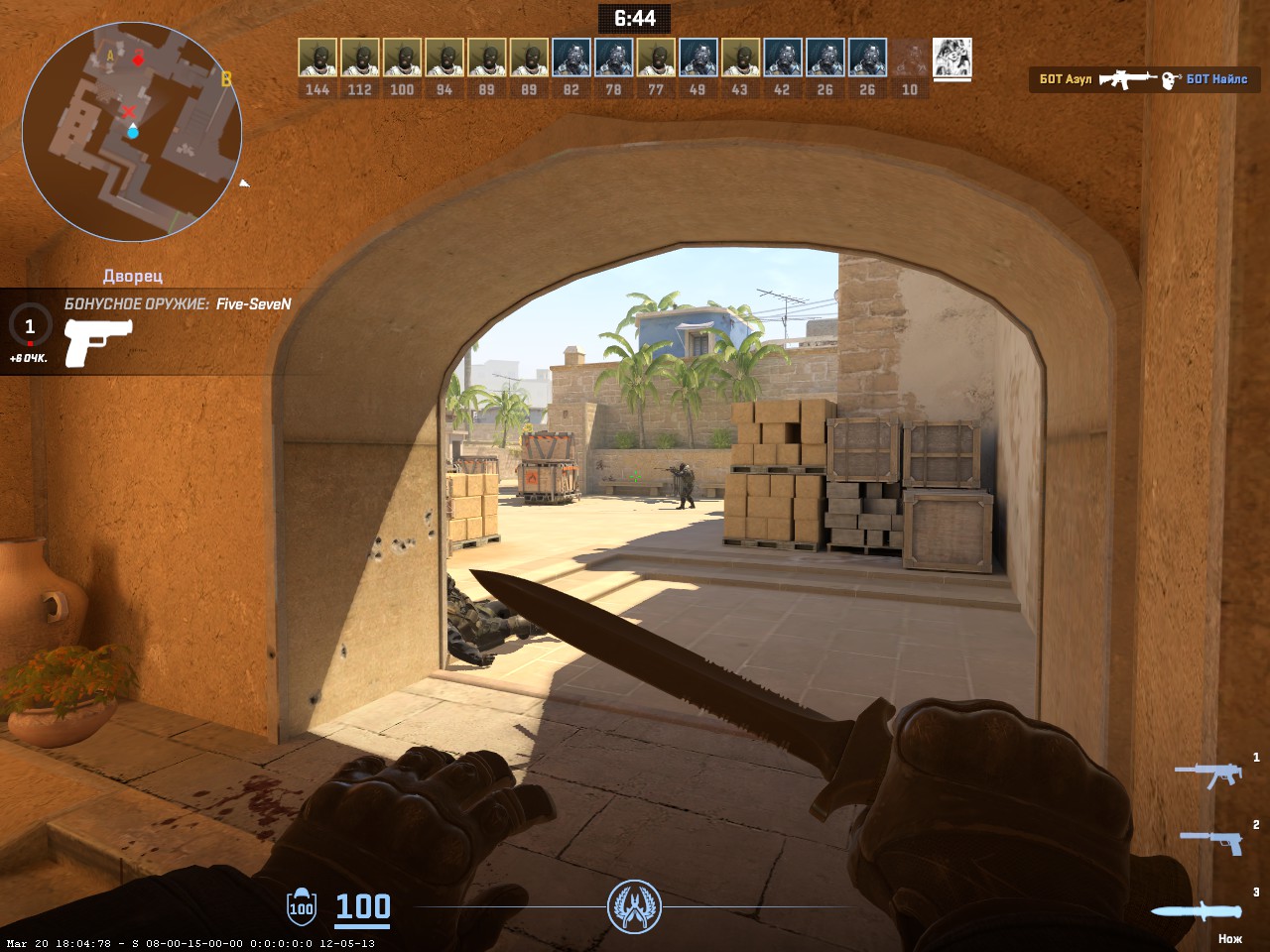Select the faded dead-player avatar scoring 10
The width and height of the screenshot is (1270, 952).
click(910, 59)
